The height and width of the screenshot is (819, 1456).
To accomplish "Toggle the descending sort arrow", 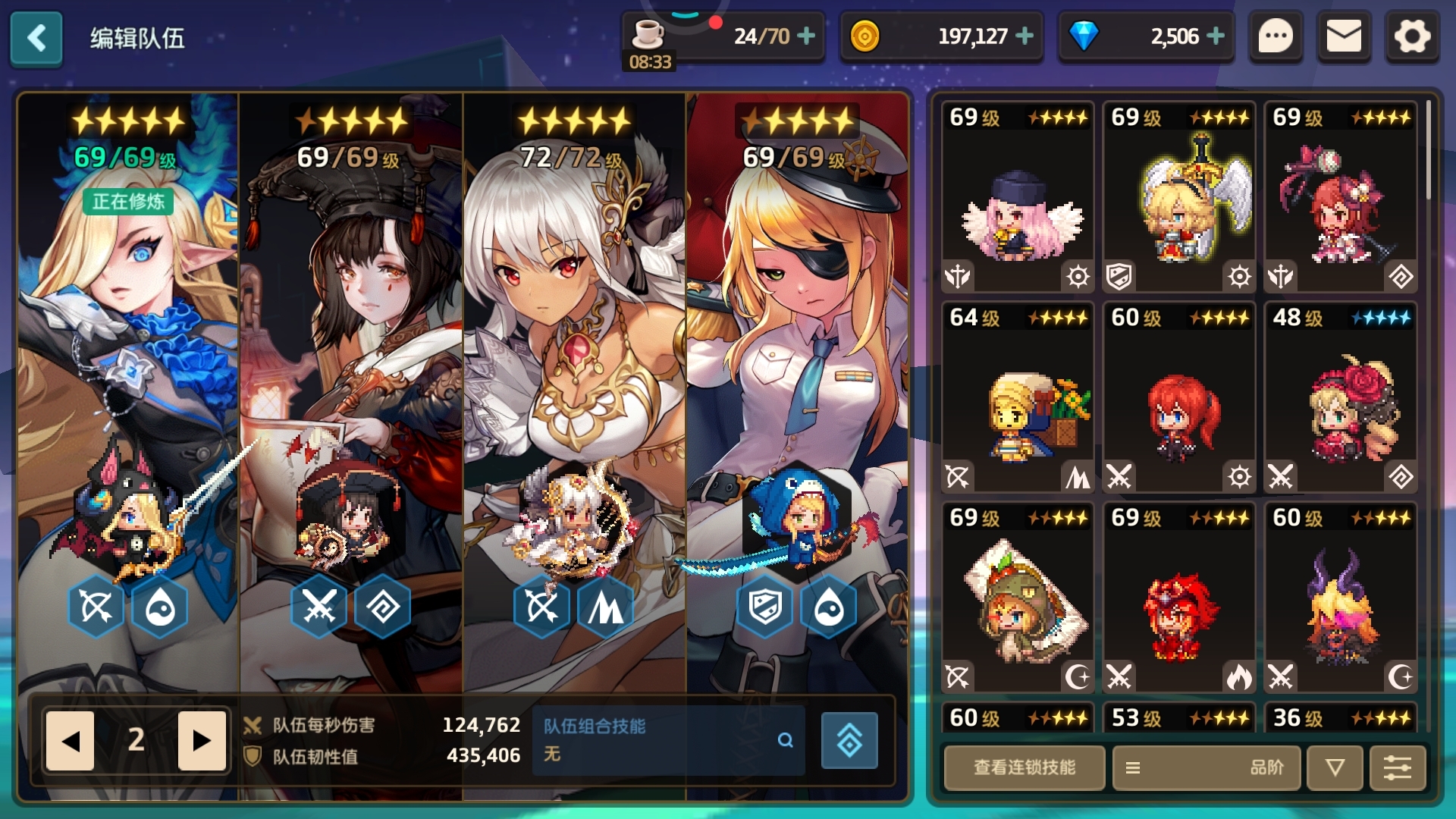I will point(1335,767).
